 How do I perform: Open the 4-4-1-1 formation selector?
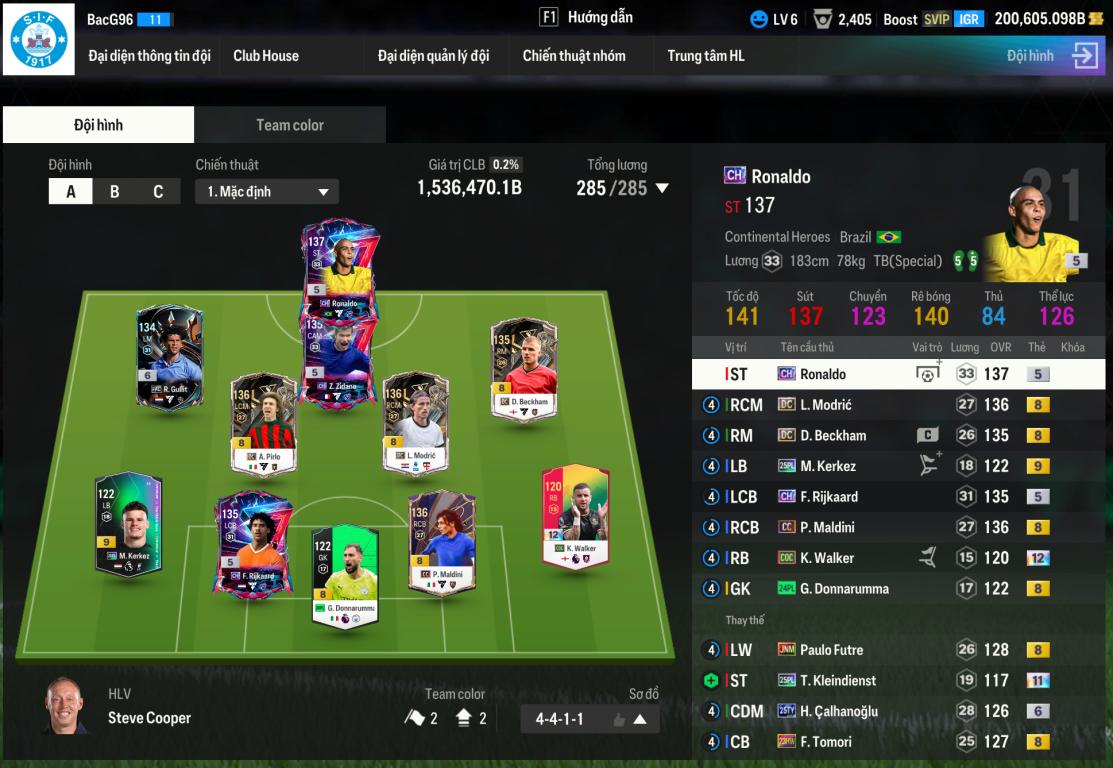click(589, 719)
